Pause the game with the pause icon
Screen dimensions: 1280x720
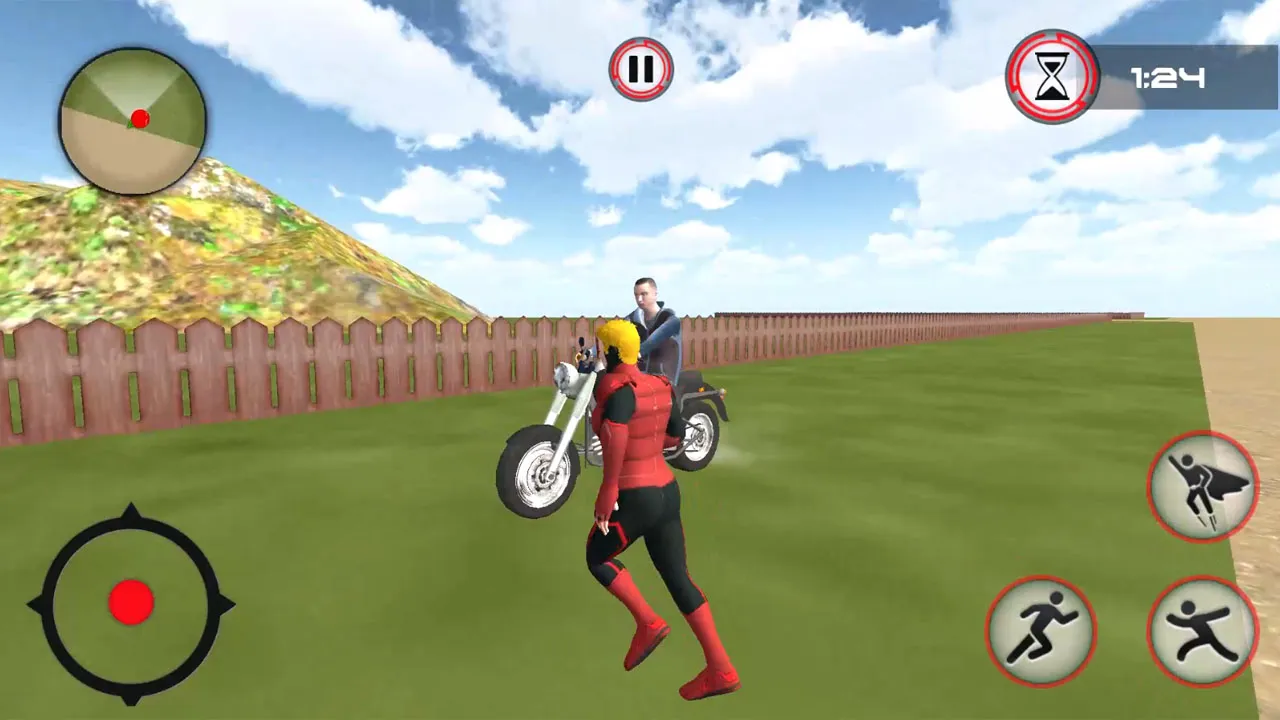[x=641, y=68]
